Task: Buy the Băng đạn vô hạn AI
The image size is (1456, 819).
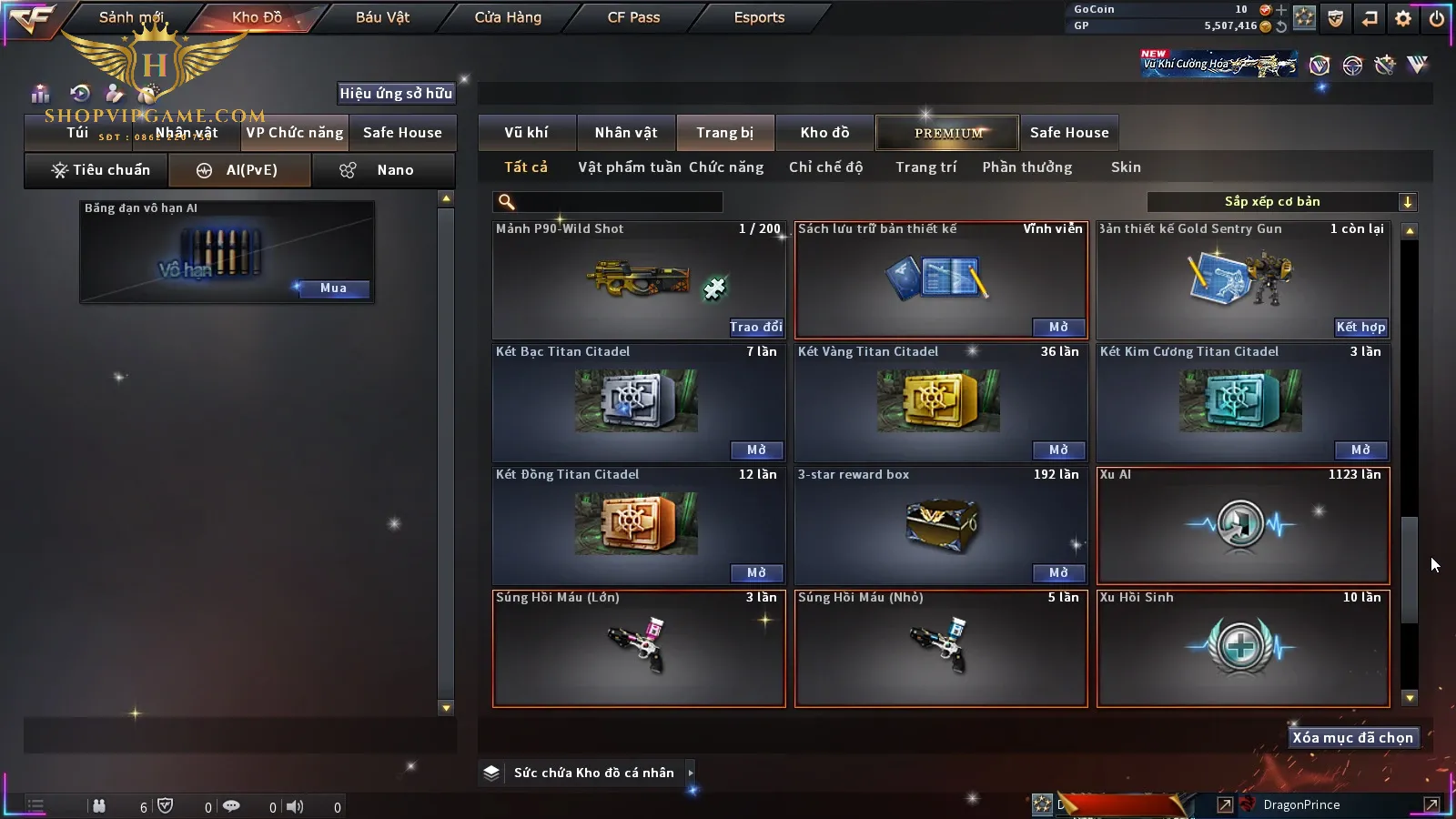Action: [333, 288]
